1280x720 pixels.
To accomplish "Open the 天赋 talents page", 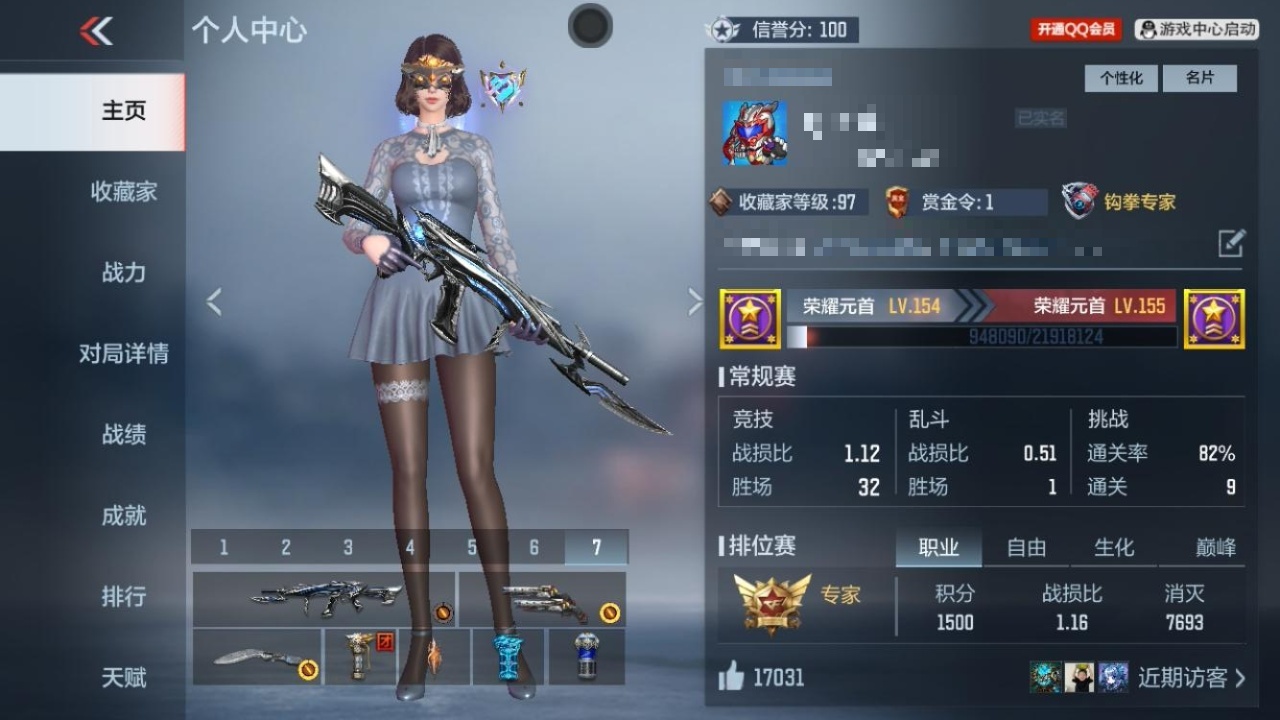I will click(123, 677).
